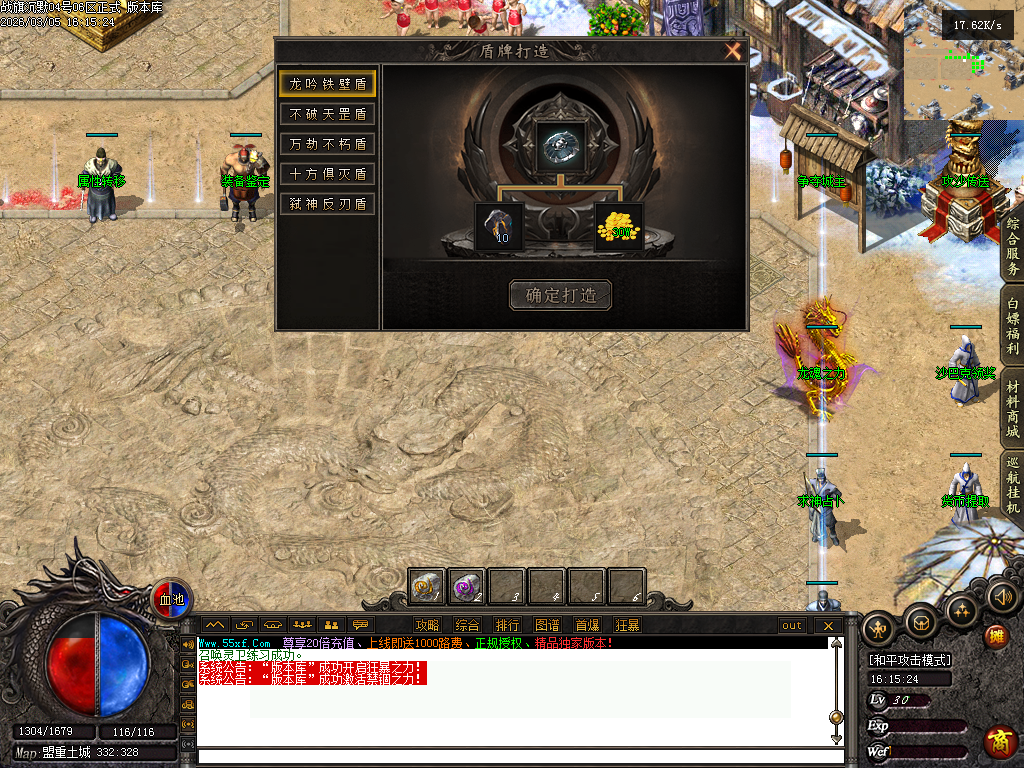This screenshot has height=768, width=1024.
Task: Click the gold coin cost slot
Action: pyautogui.click(x=619, y=226)
